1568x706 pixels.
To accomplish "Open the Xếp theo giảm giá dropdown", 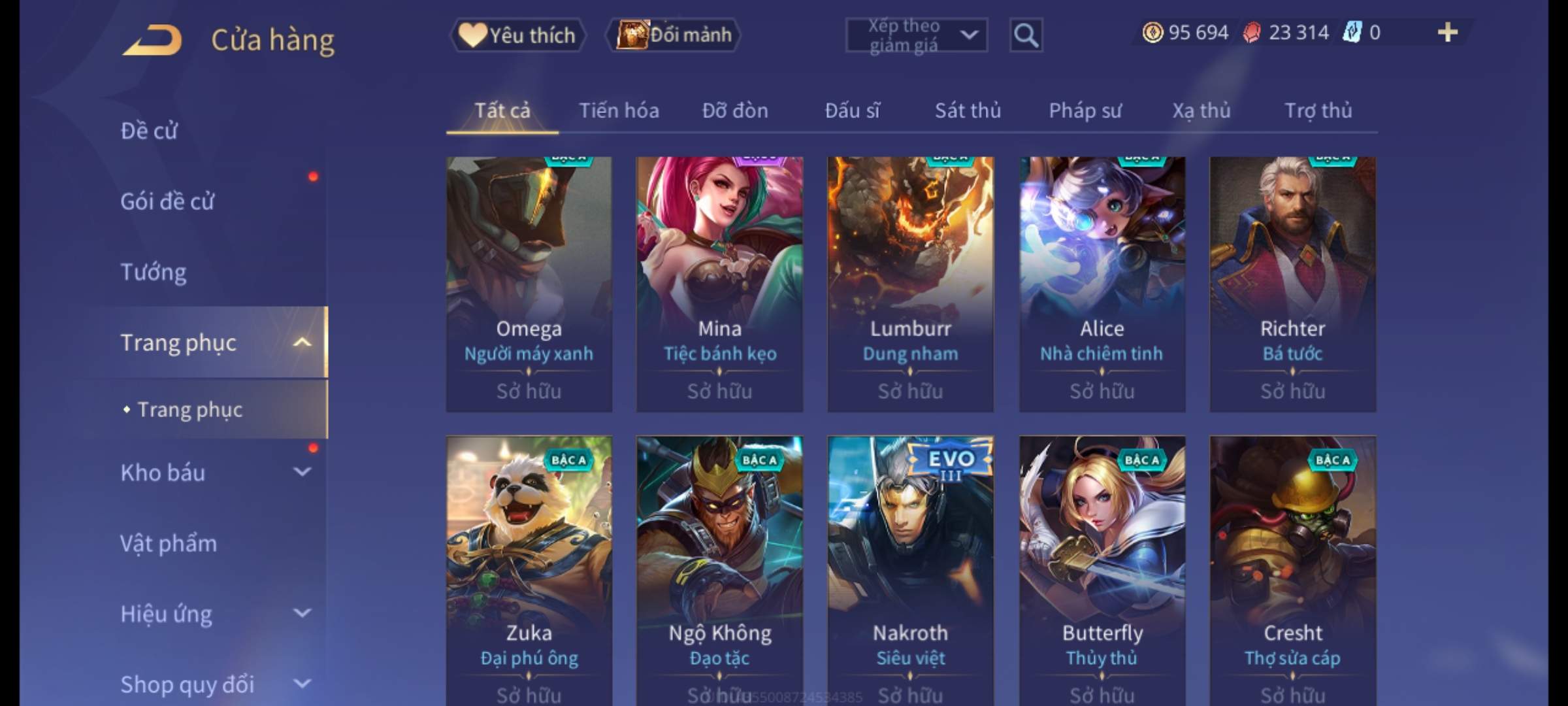I will coord(916,35).
